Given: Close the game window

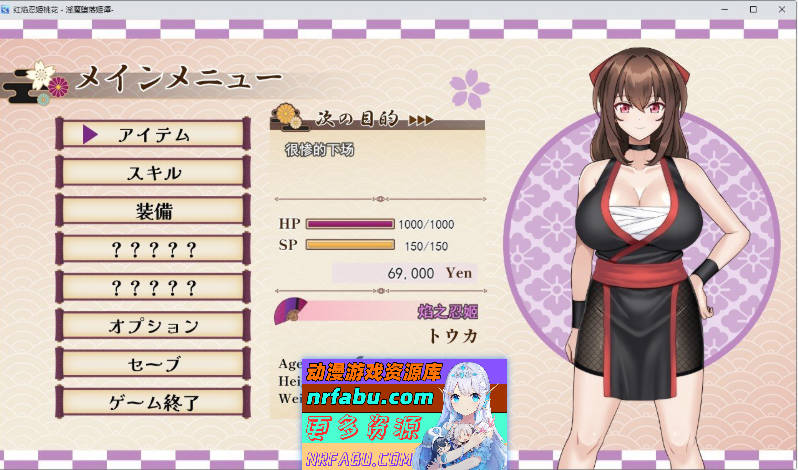Looking at the screenshot, I should click(x=780, y=9).
